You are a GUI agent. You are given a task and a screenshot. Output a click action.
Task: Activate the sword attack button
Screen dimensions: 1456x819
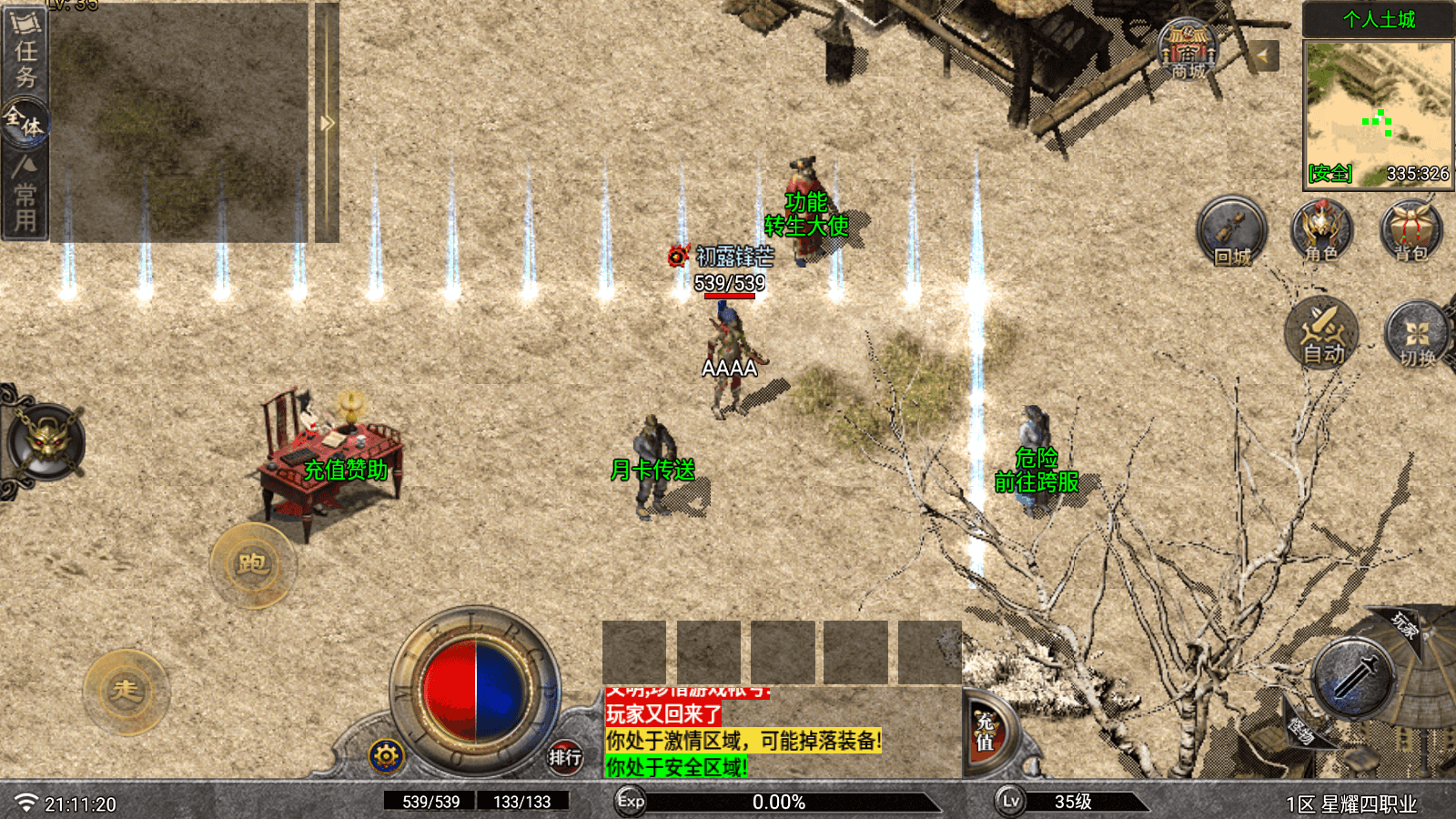[x=1355, y=678]
